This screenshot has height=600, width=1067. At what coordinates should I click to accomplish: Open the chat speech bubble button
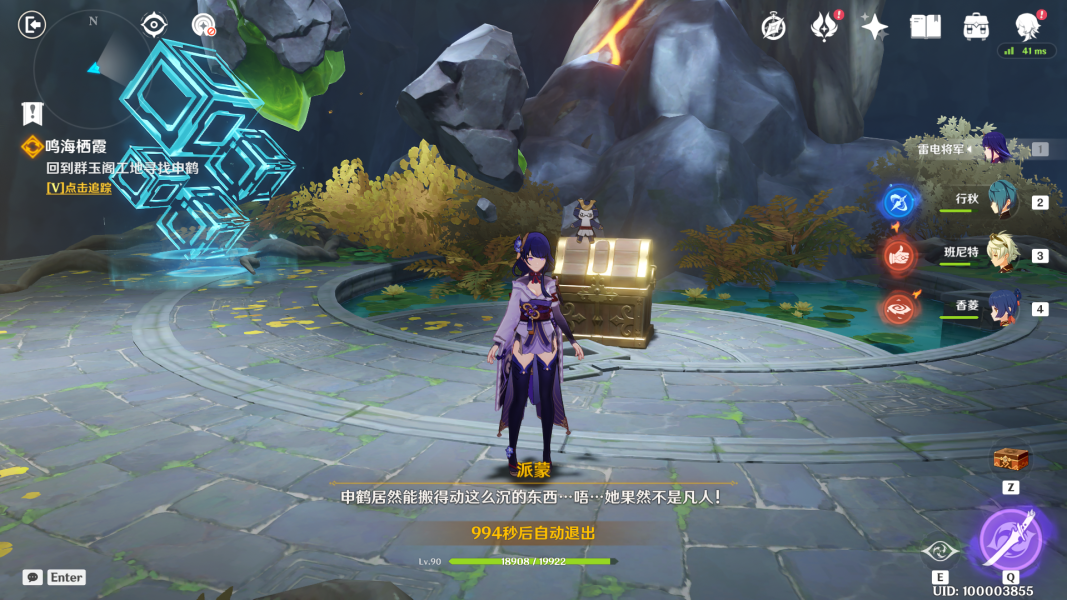click(x=33, y=577)
